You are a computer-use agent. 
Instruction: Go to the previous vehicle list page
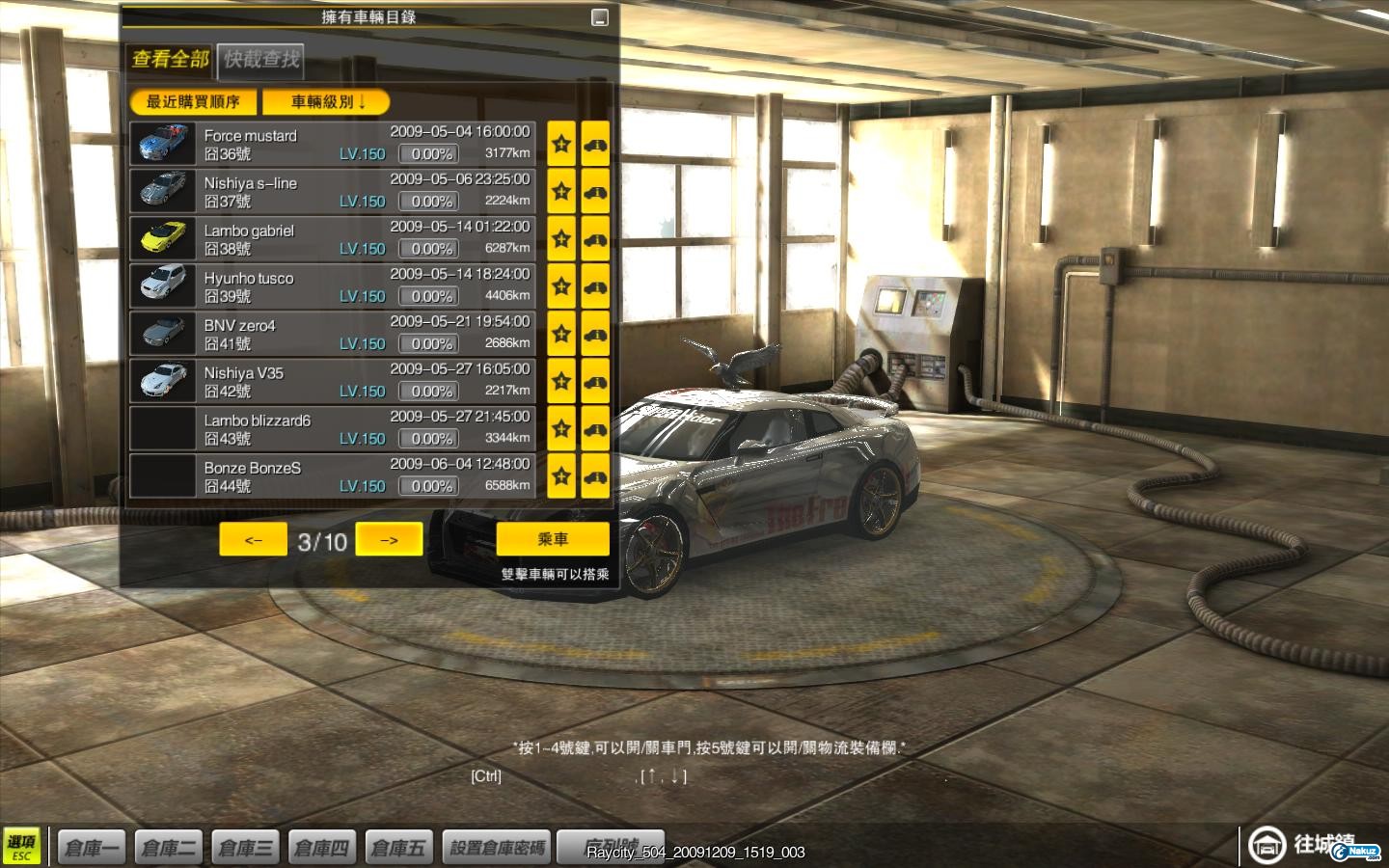[x=253, y=540]
